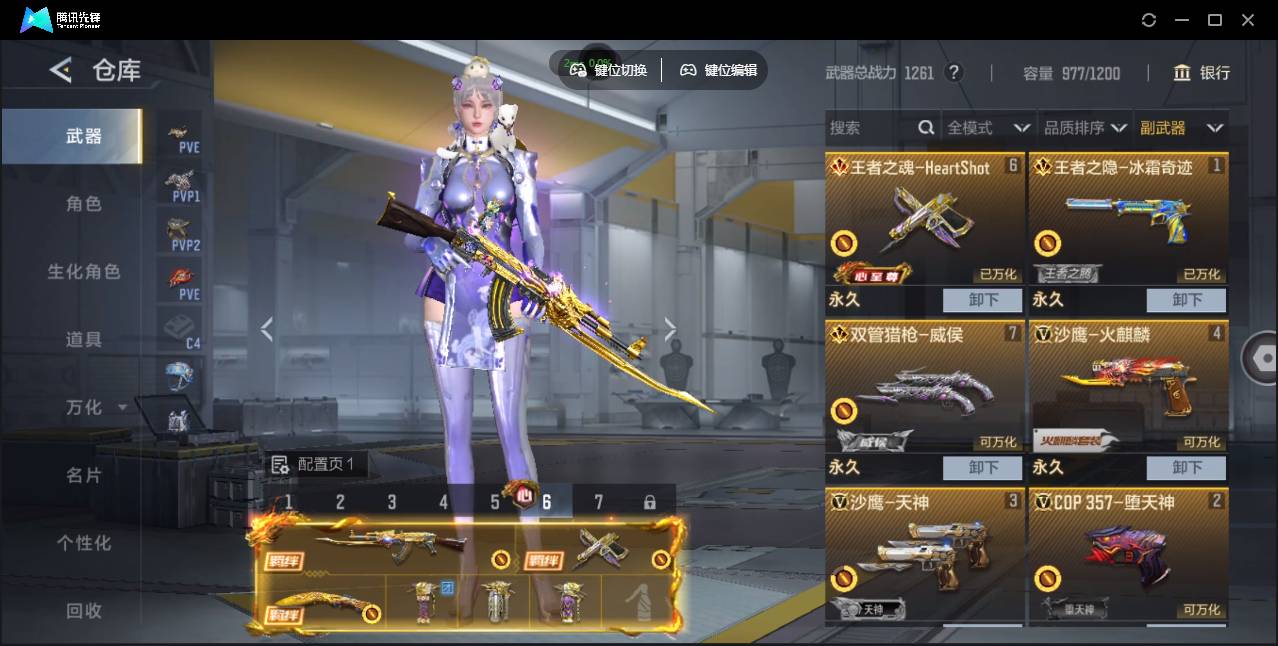Open the 生化角色 category
Screen dimensions: 1278x646
pyautogui.click(x=84, y=272)
